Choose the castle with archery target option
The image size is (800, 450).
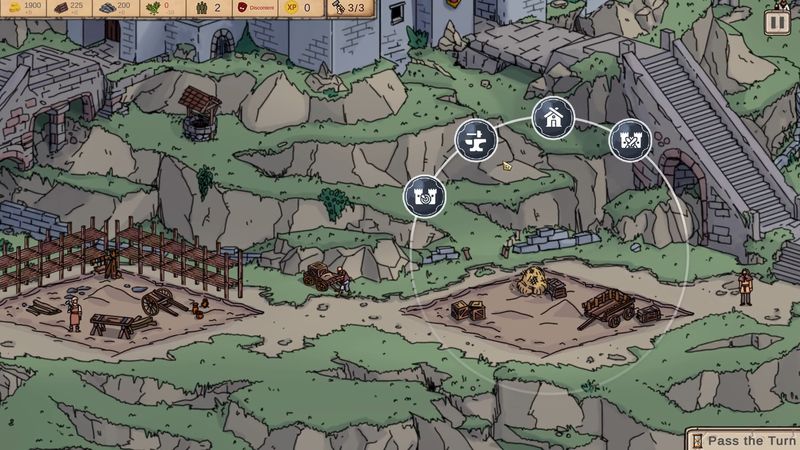click(423, 195)
